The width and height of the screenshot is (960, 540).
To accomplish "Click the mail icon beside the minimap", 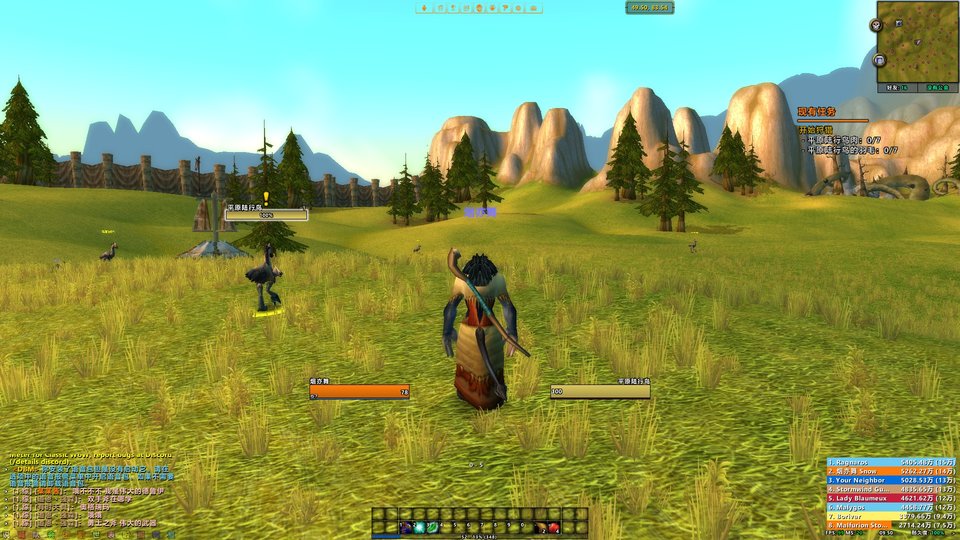I will click(881, 61).
